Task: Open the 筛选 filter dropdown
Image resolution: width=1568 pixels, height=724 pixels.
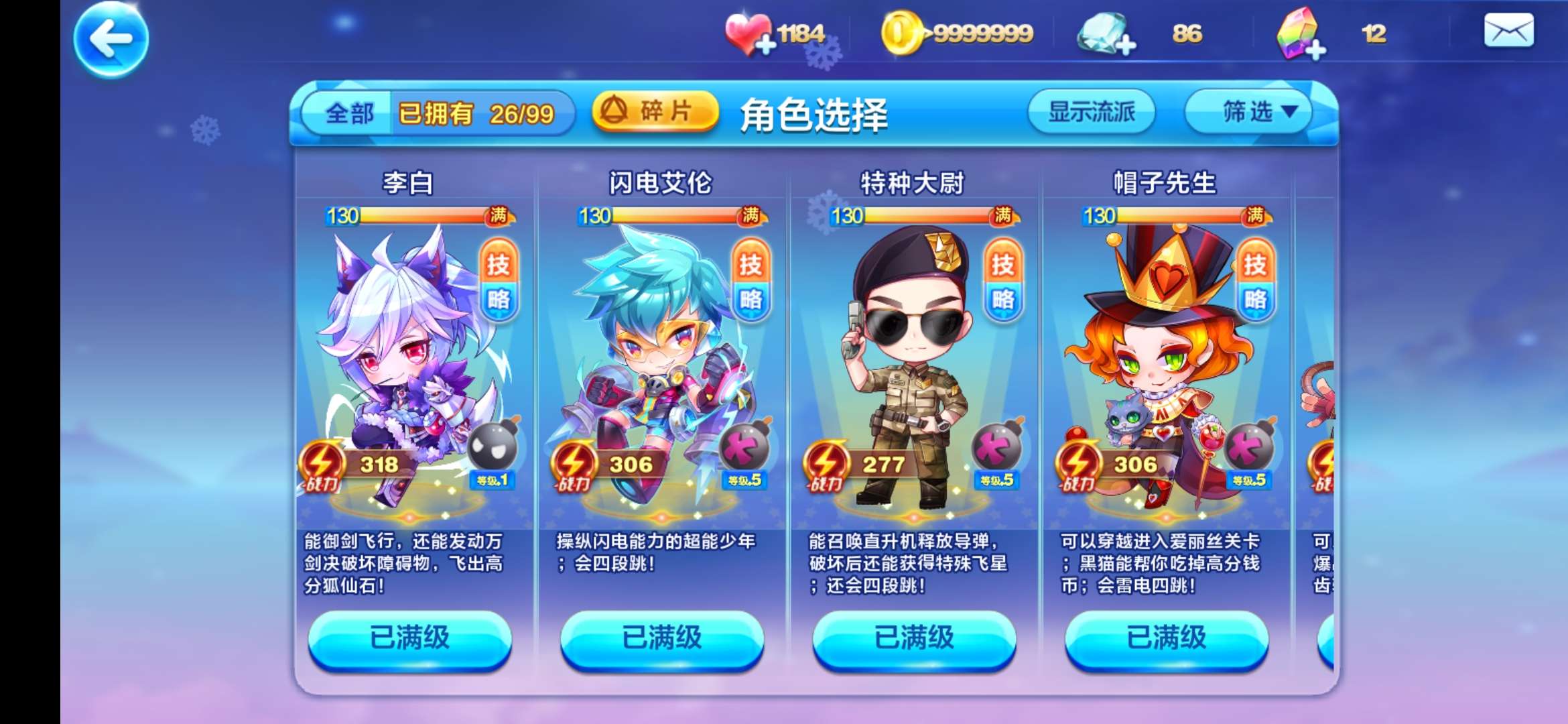Action: [x=1248, y=111]
